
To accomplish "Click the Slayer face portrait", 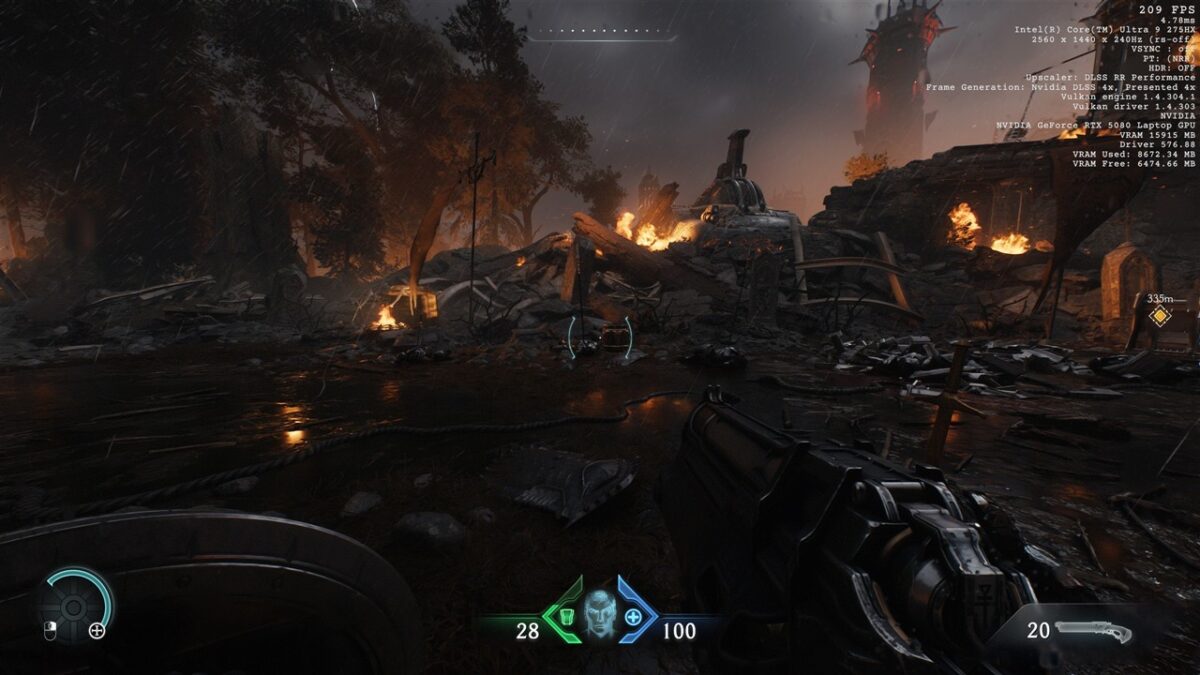I will [x=598, y=613].
